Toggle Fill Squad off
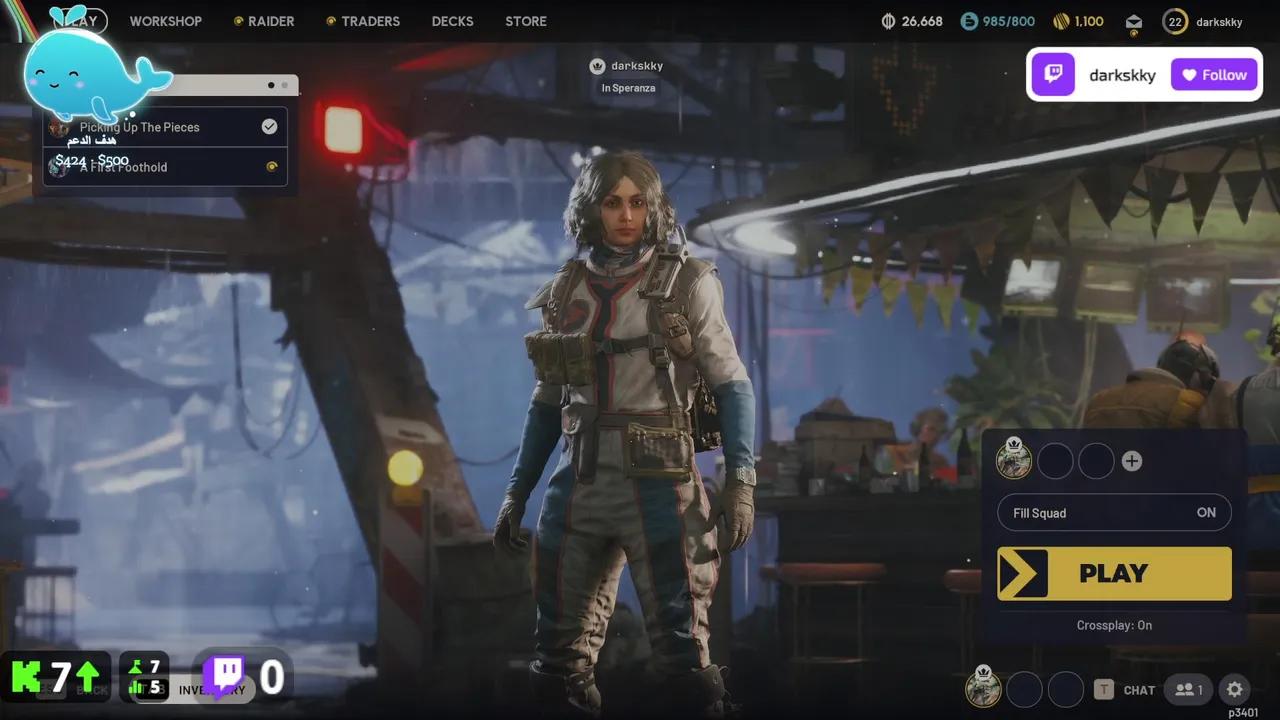Image resolution: width=1280 pixels, height=720 pixels. pyautogui.click(x=1206, y=512)
